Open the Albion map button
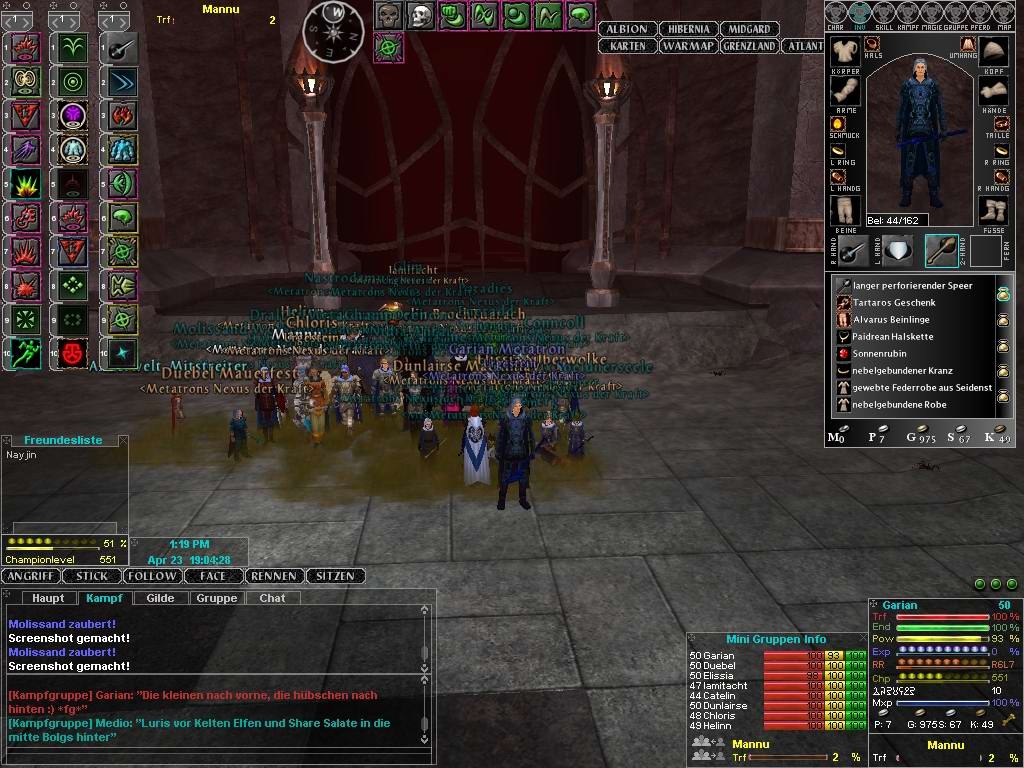This screenshot has width=1024, height=768. (627, 29)
